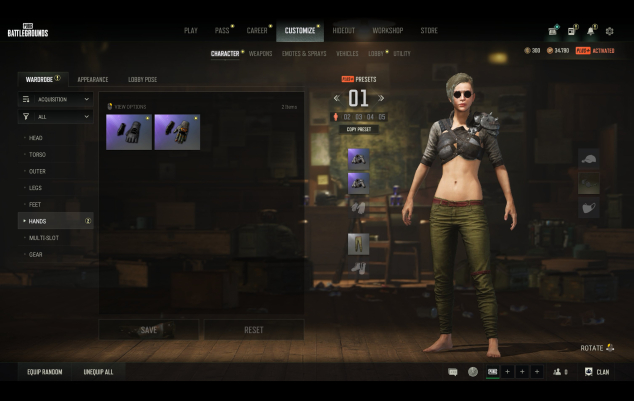Screen dimensions: 634x401
Task: Expand the Acquisition dropdown
Action: pyautogui.click(x=57, y=100)
